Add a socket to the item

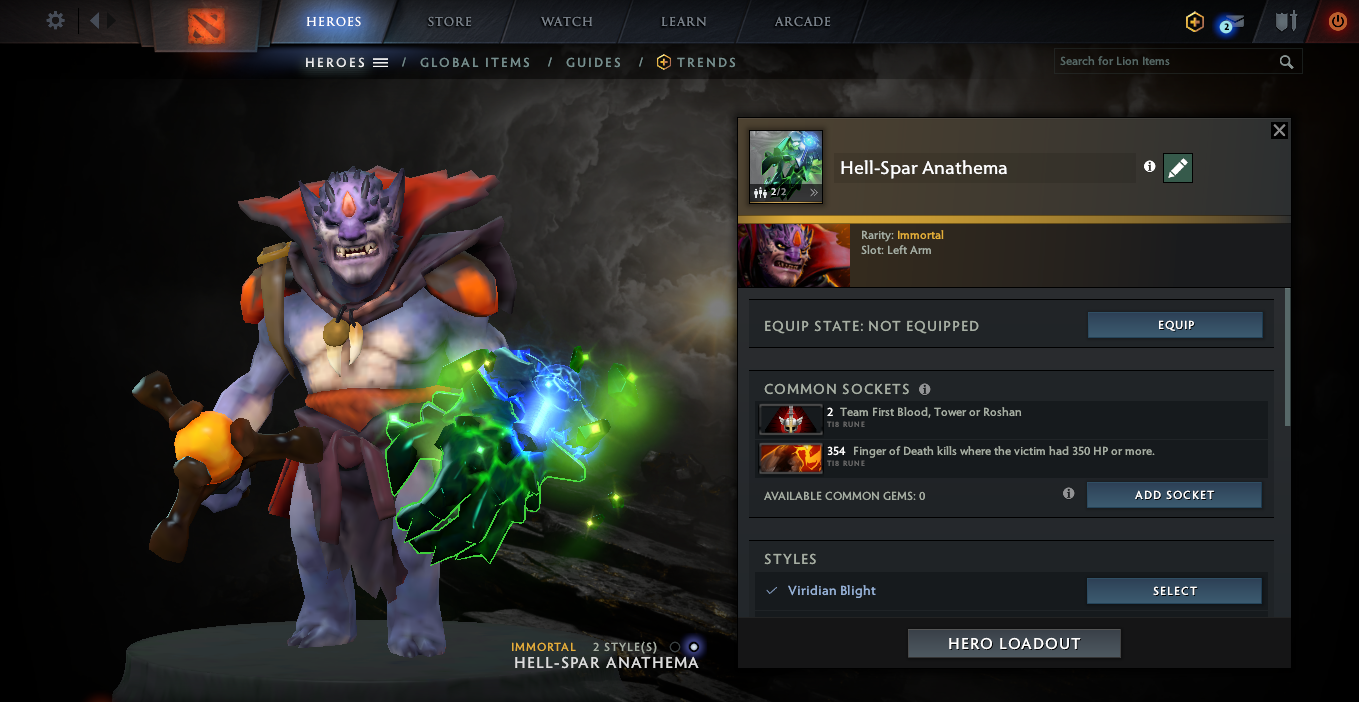tap(1174, 495)
